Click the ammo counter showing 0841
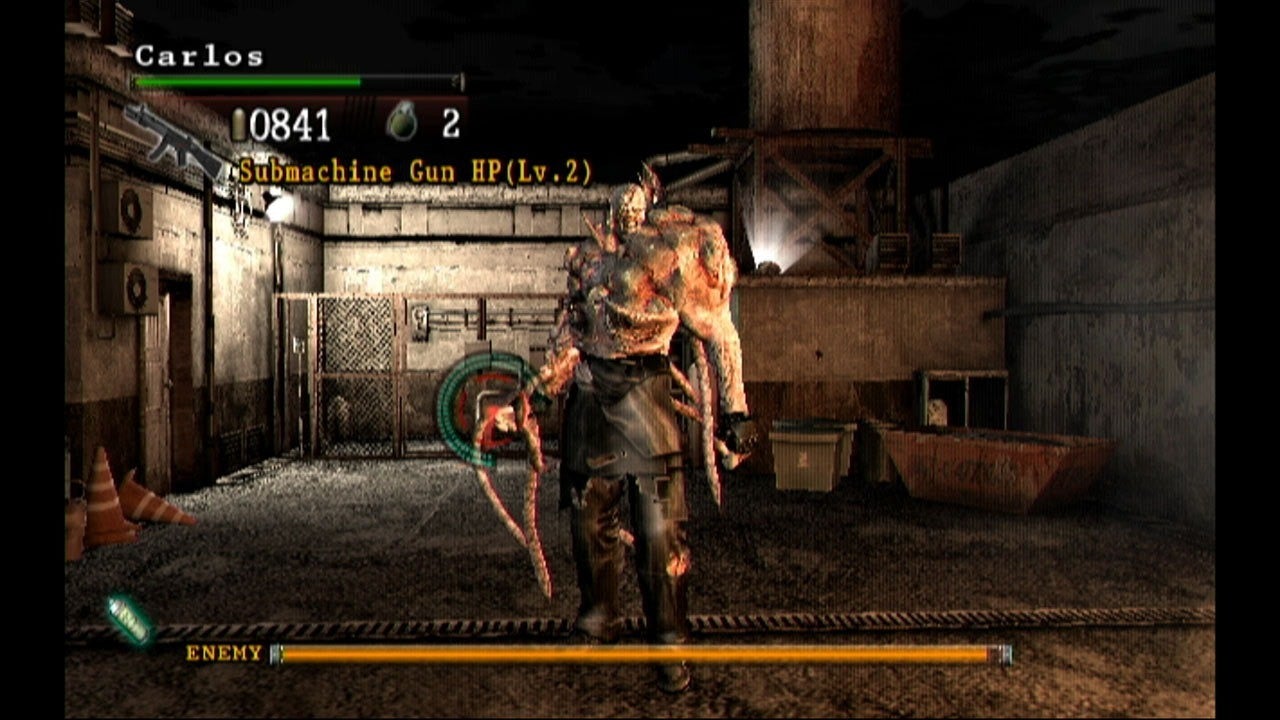Image resolution: width=1280 pixels, height=720 pixels. (287, 122)
